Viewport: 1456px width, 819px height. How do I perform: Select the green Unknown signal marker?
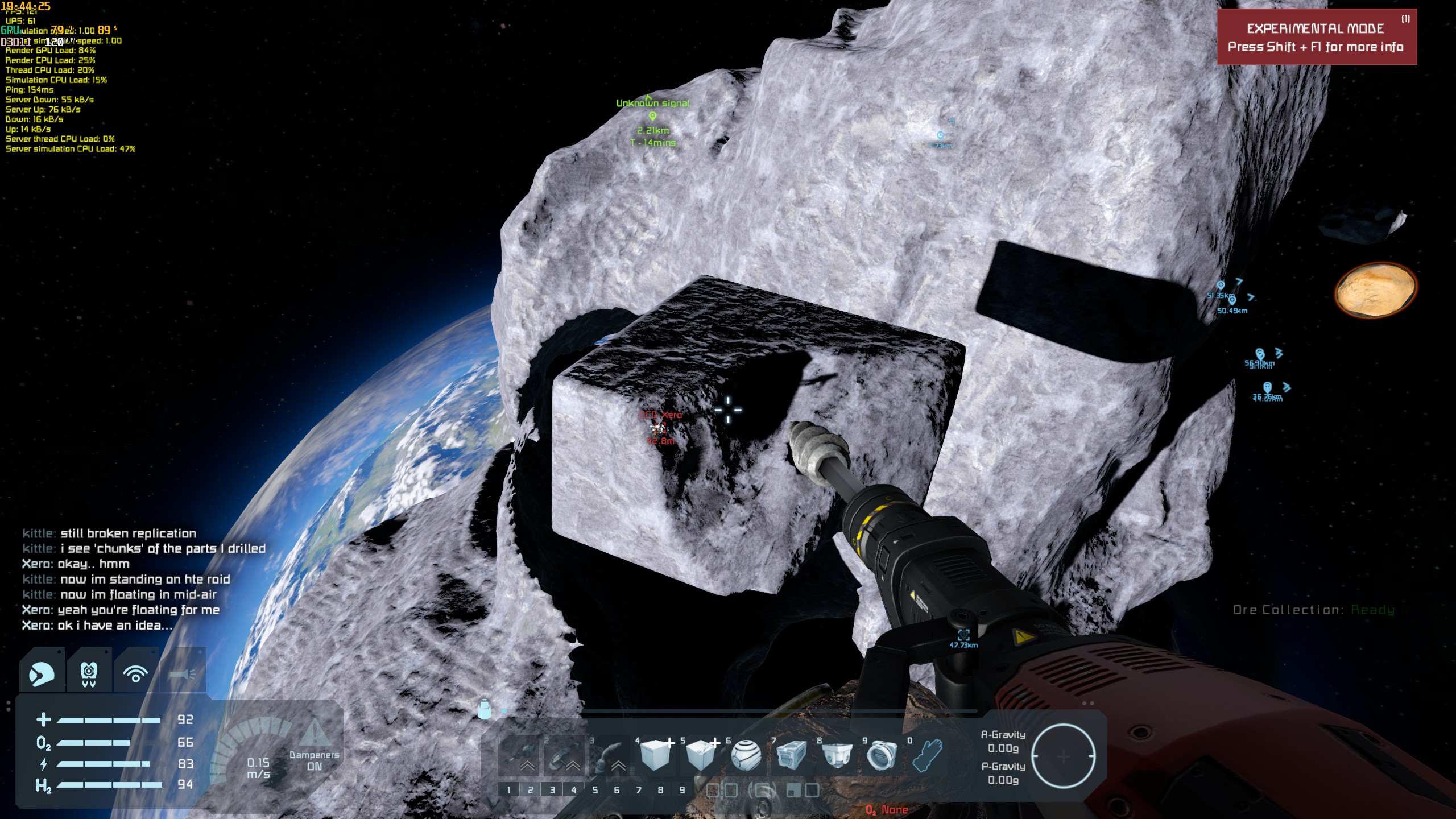pos(652,116)
